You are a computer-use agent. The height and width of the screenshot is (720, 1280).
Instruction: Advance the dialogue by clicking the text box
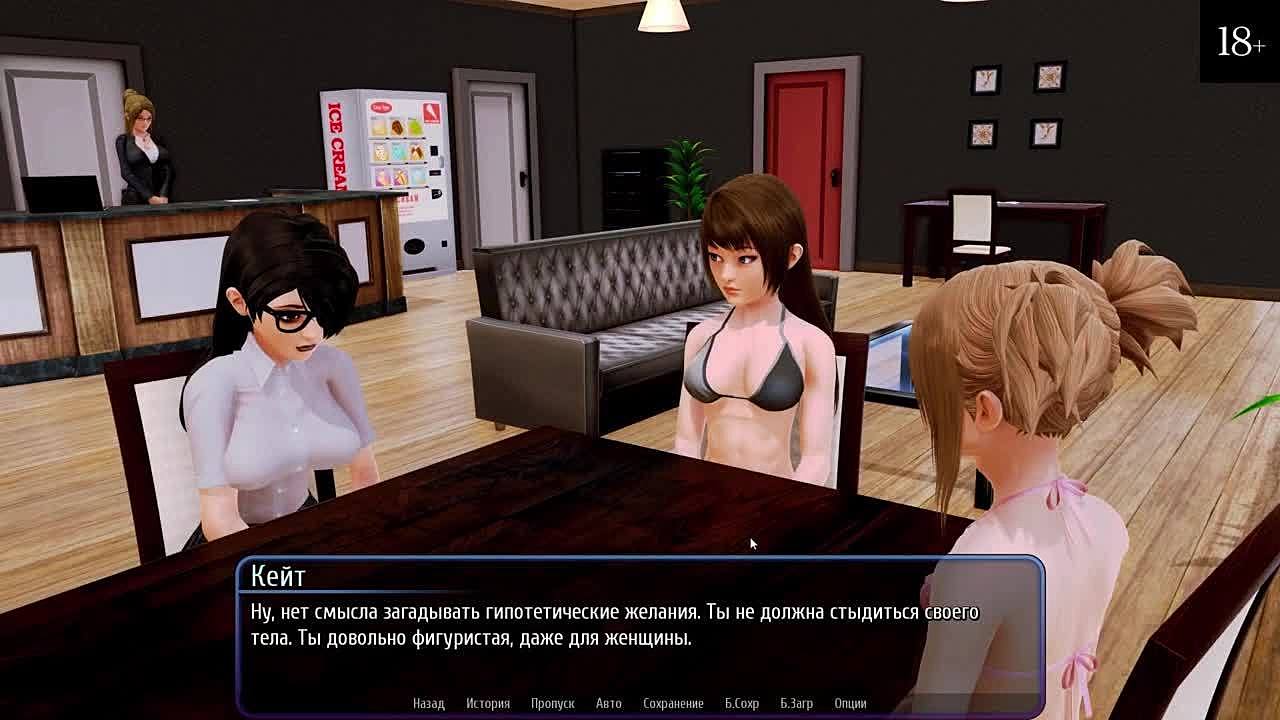pyautogui.click(x=640, y=640)
